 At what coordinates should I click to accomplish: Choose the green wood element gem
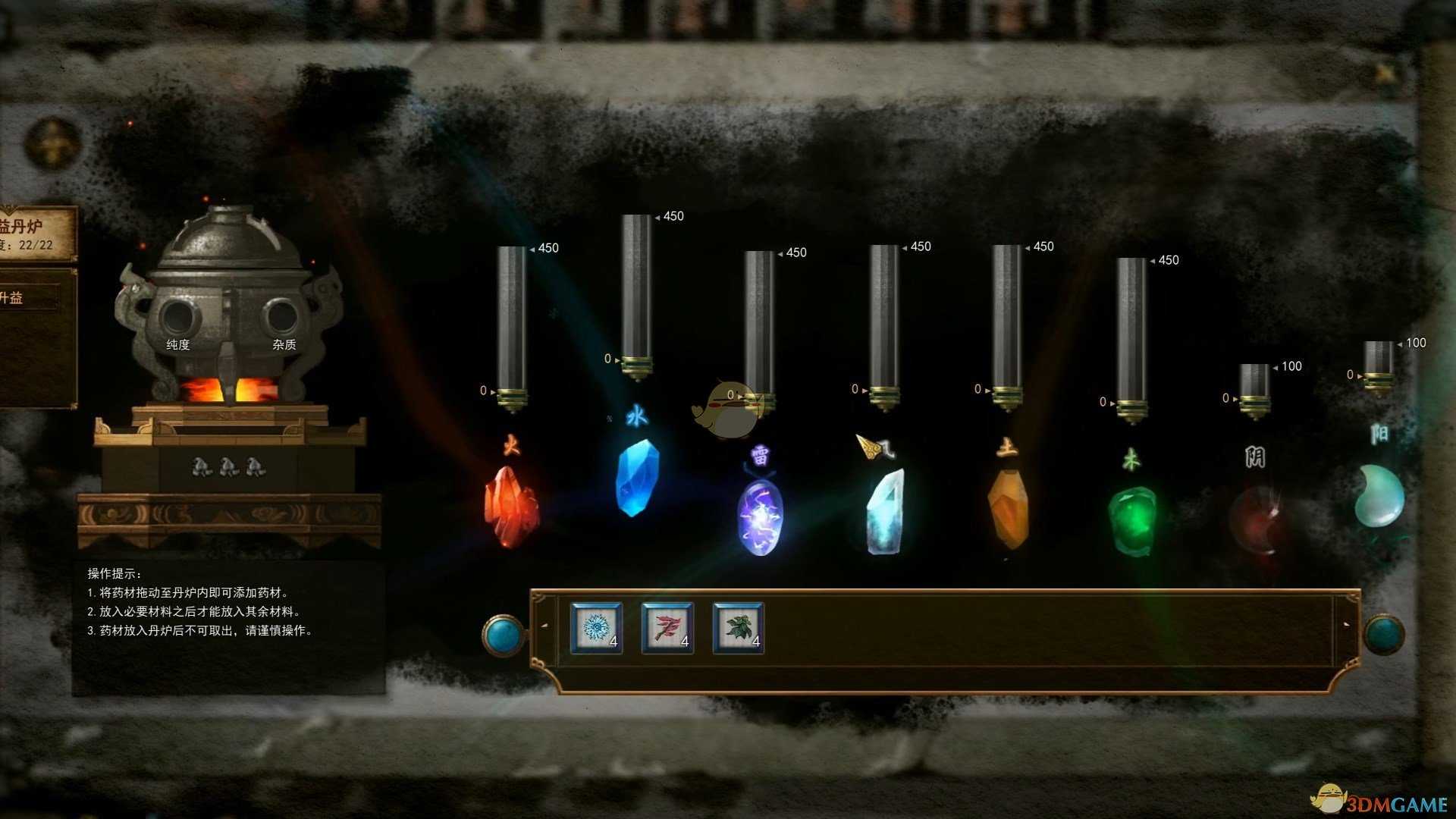1132,520
